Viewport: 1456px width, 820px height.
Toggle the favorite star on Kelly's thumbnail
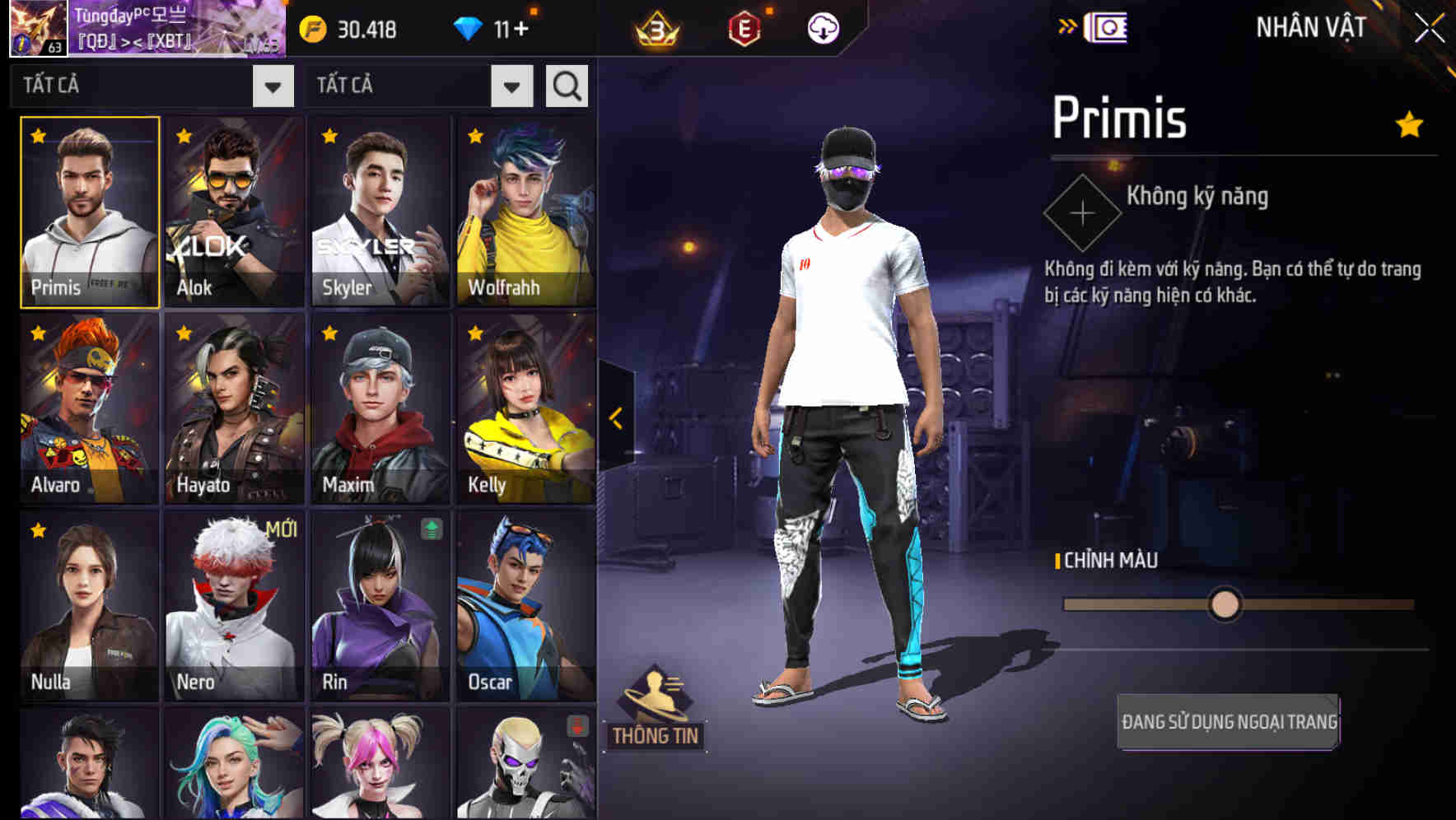(474, 334)
